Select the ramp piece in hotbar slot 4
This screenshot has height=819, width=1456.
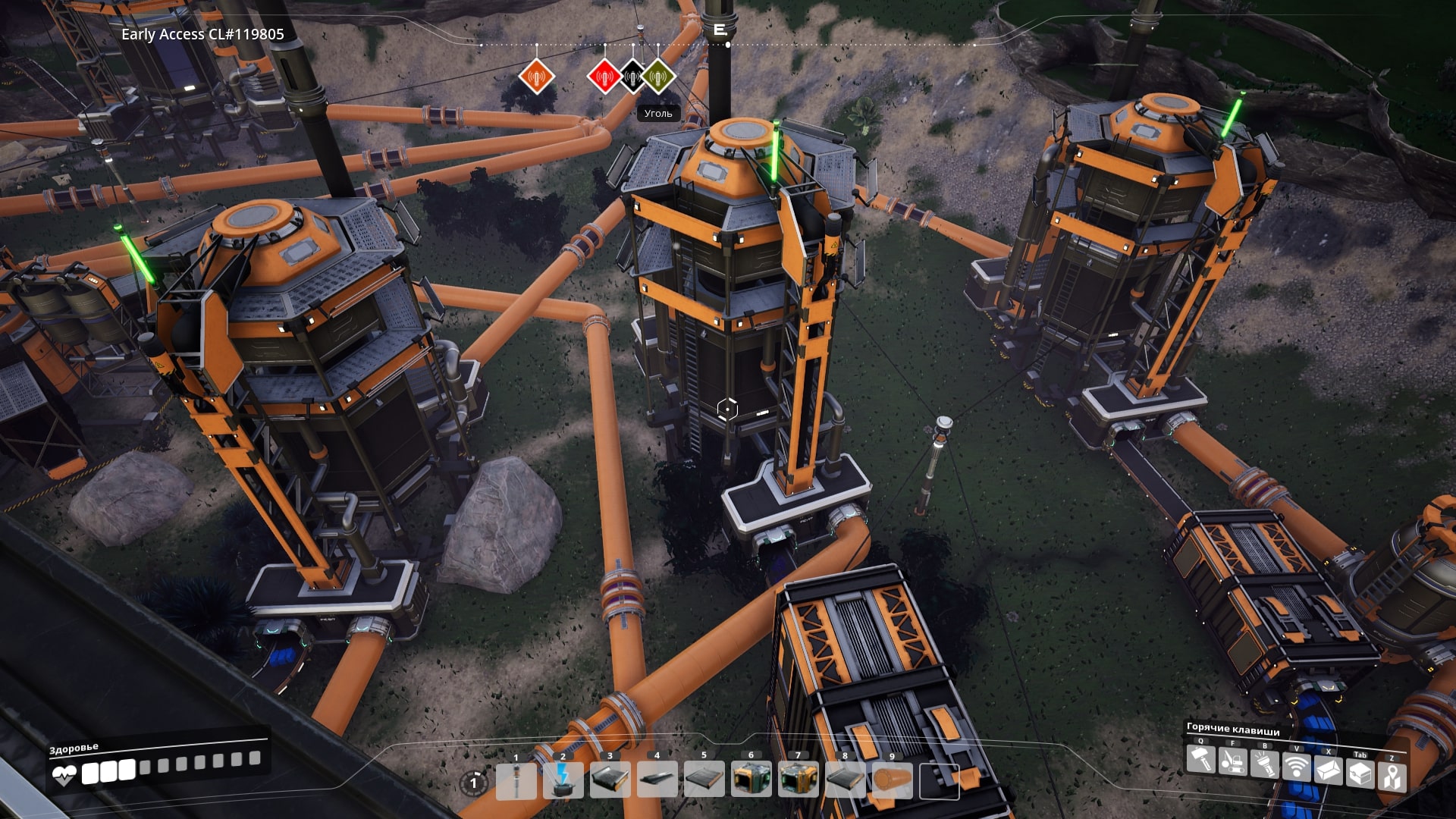click(657, 781)
